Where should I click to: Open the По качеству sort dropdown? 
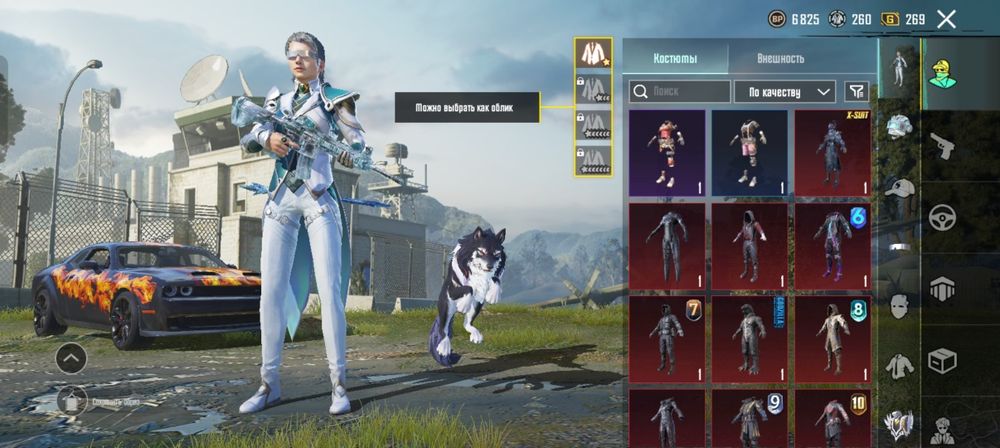[x=785, y=92]
